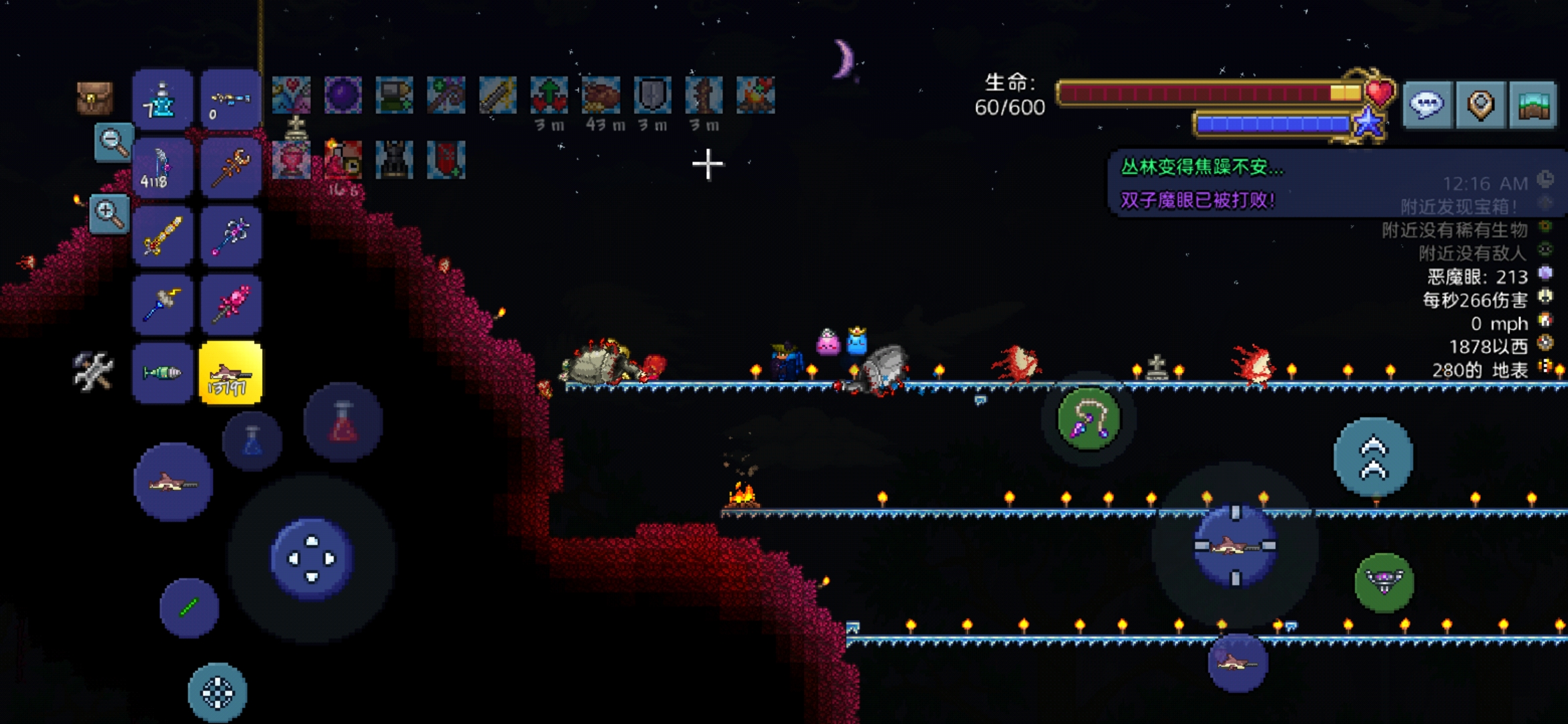Open the map pin button
The width and height of the screenshot is (1568, 724).
[1480, 105]
